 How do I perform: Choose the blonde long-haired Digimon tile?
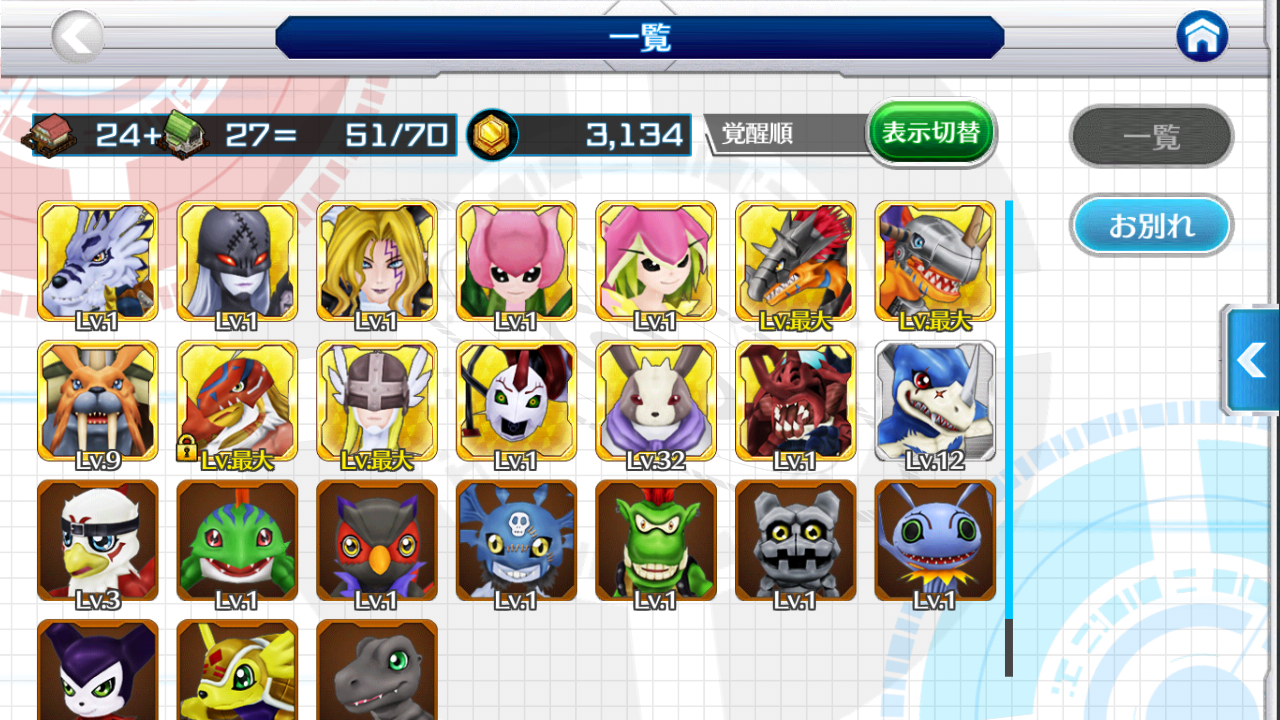(x=377, y=261)
